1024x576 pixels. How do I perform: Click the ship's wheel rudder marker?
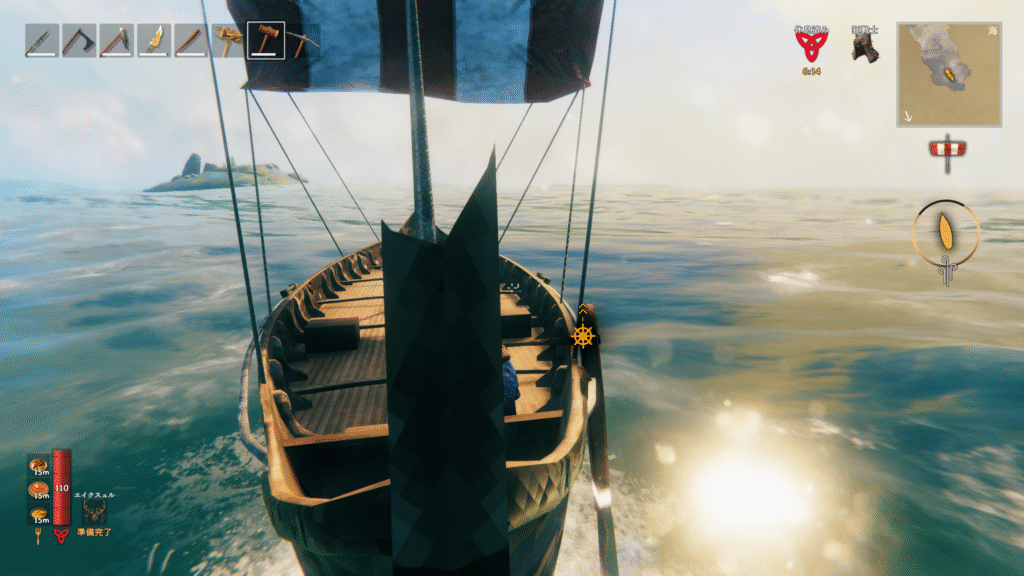(583, 336)
